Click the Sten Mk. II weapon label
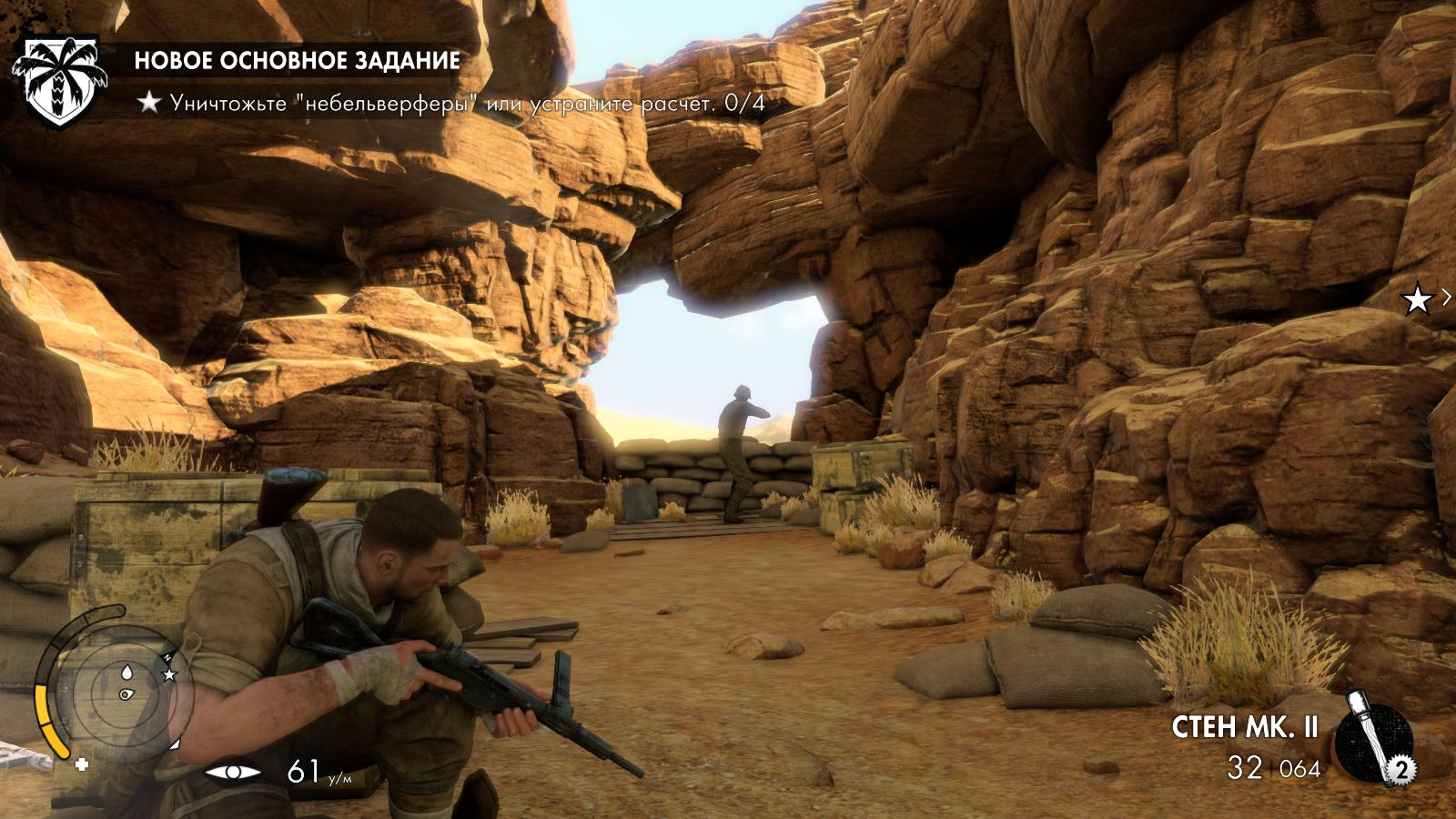This screenshot has width=1456, height=819. (1245, 727)
